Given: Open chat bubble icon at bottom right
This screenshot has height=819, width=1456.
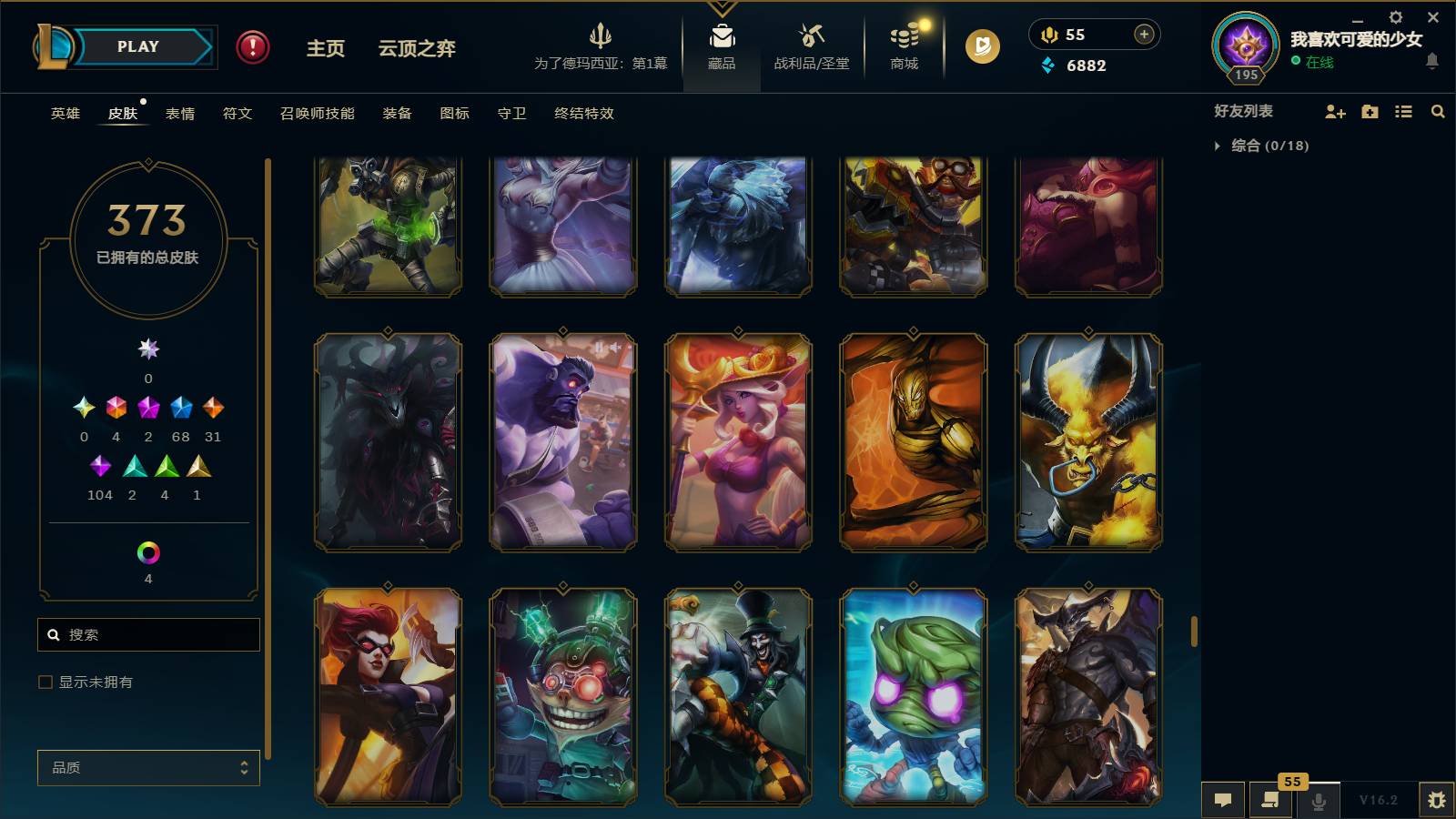Looking at the screenshot, I should click(1223, 799).
